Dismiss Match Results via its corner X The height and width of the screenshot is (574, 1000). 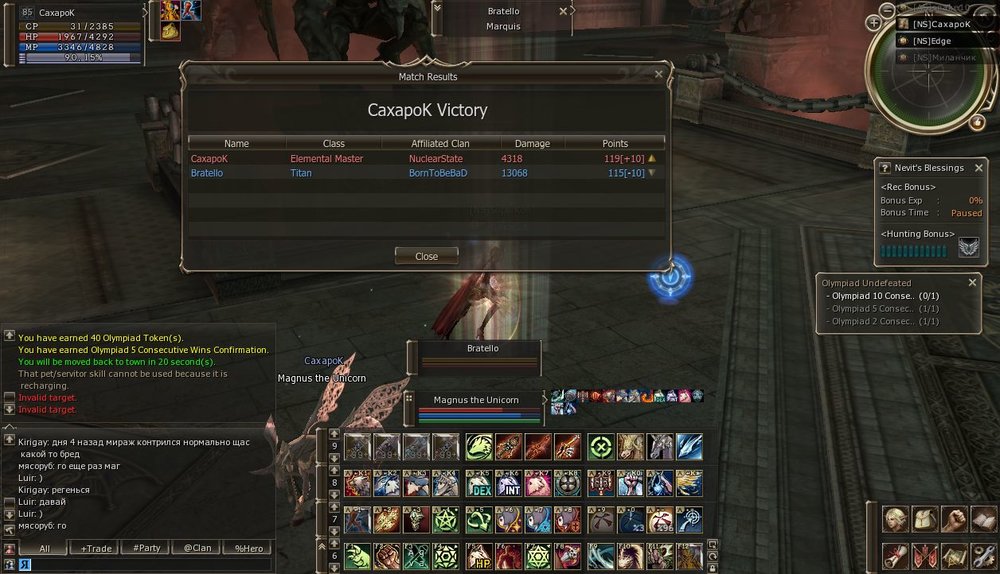point(658,73)
